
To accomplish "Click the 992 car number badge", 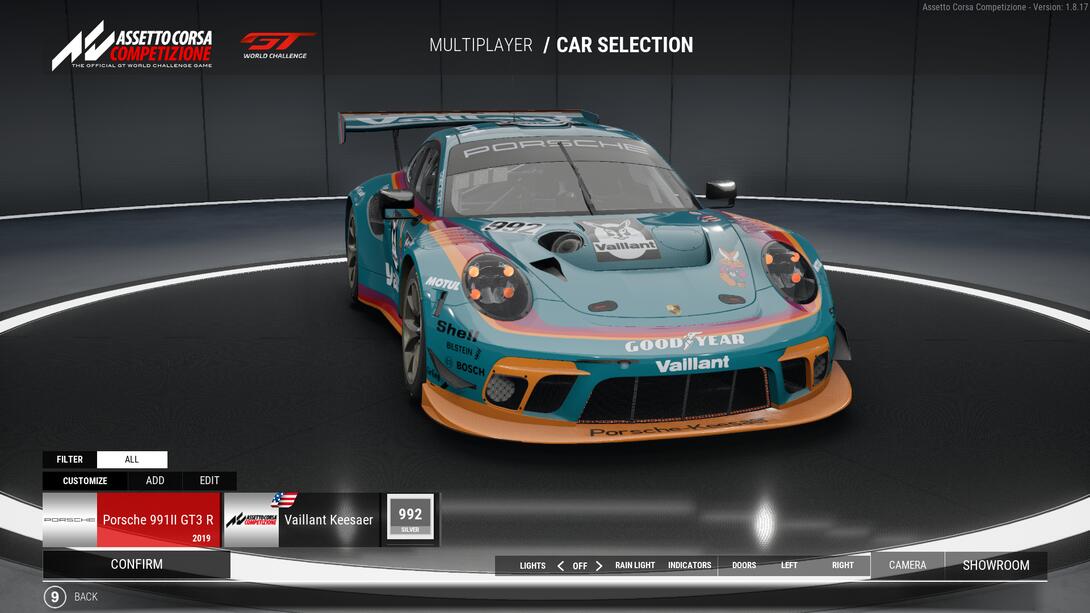I will [x=410, y=518].
